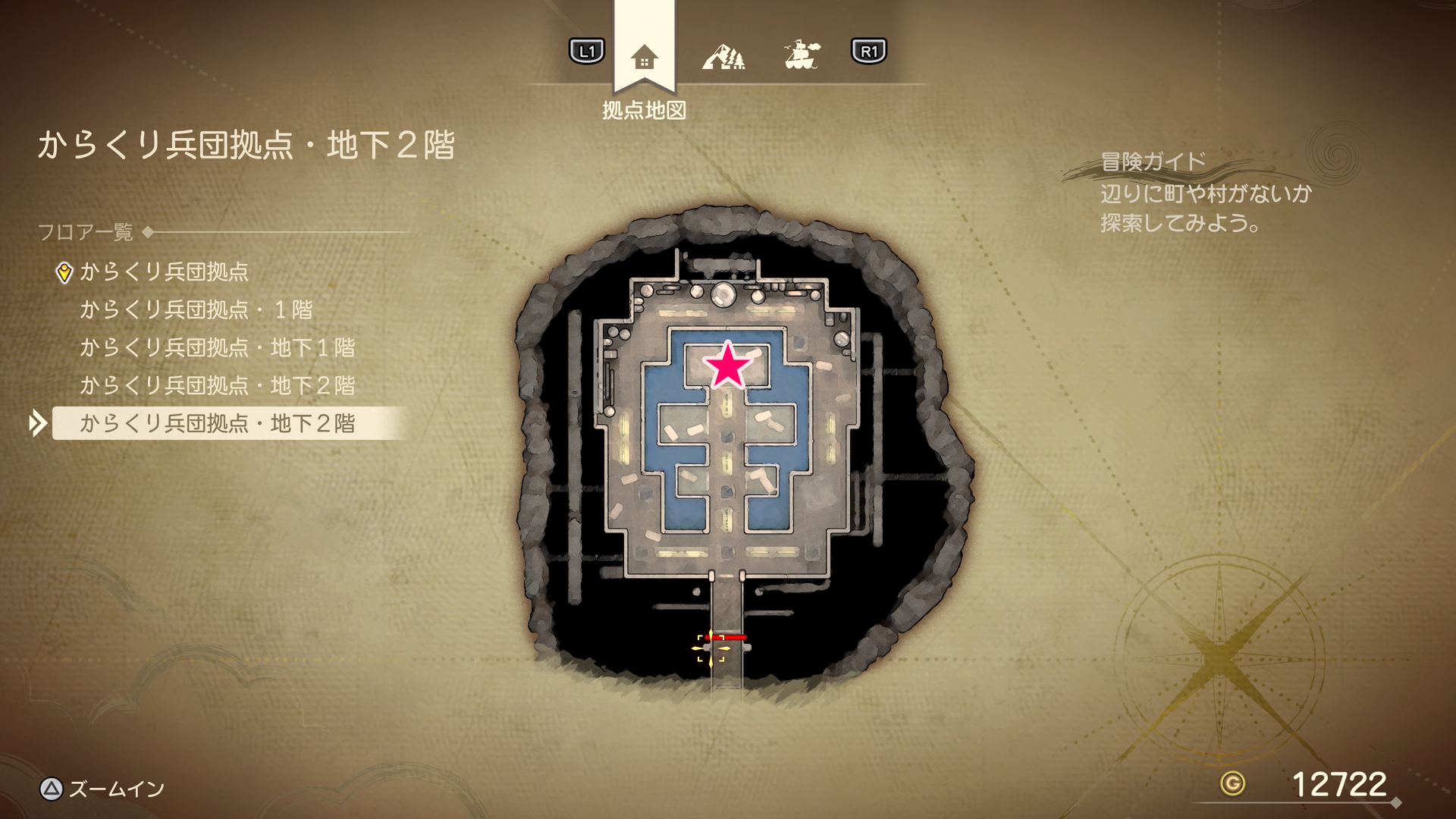This screenshot has height=819, width=1456.
Task: Click the pink star marker on the map
Action: [728, 366]
